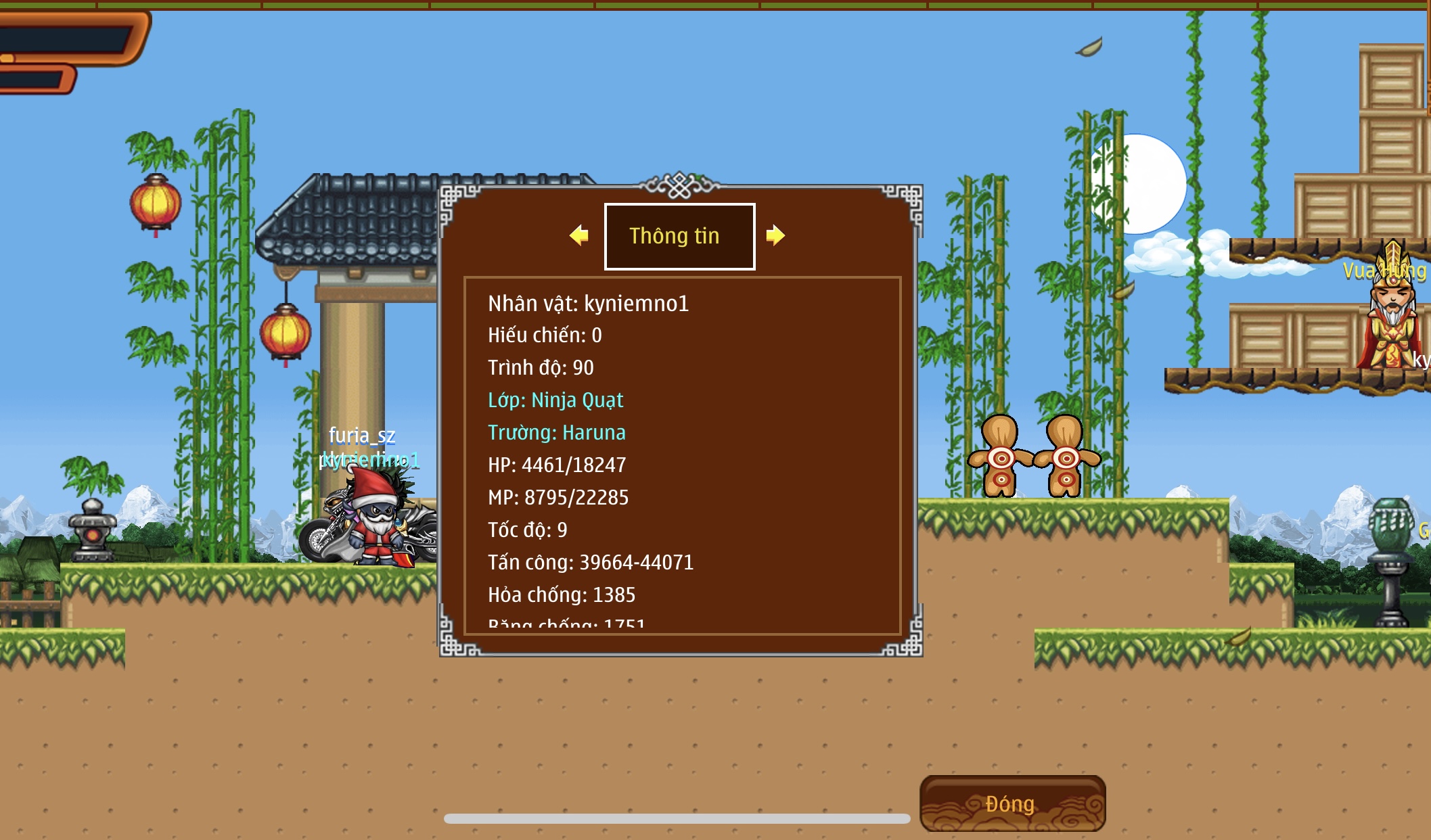Go to previous tab with left arrow
This screenshot has height=840, width=1431.
[x=579, y=235]
